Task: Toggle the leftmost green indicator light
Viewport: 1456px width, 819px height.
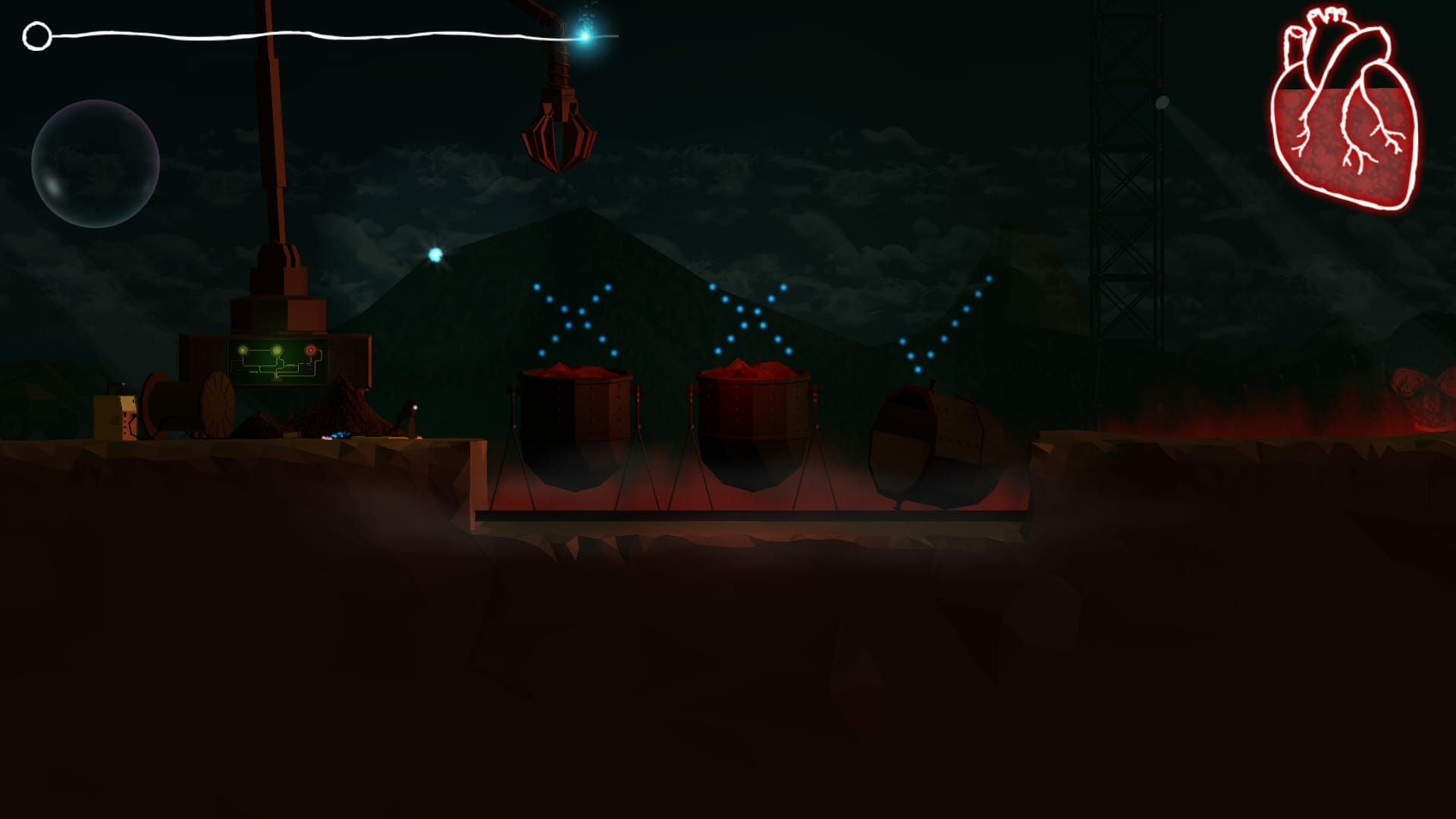Action: click(x=243, y=350)
